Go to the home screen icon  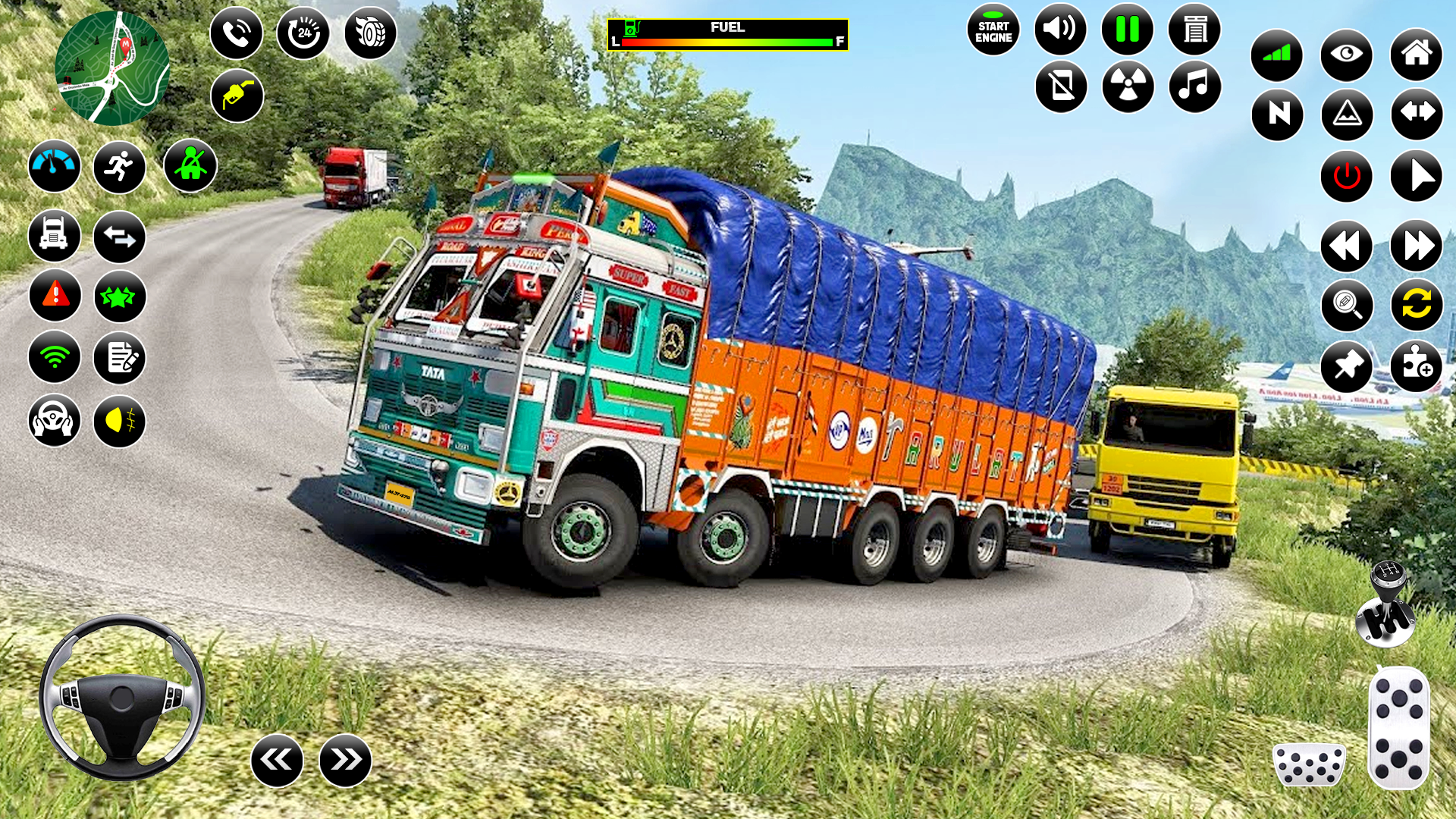coord(1416,55)
